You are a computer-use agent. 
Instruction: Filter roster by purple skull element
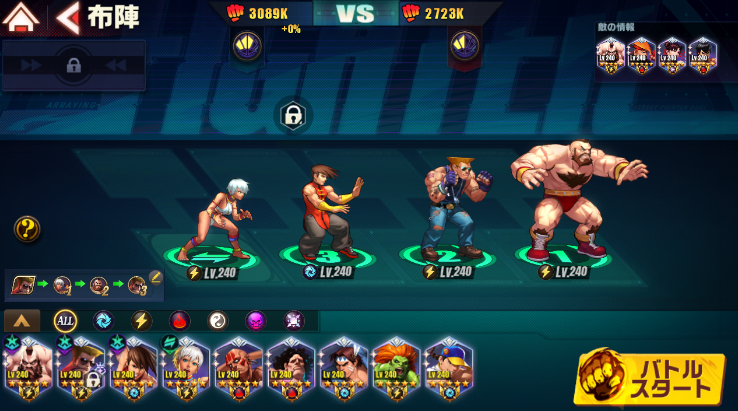point(255,321)
